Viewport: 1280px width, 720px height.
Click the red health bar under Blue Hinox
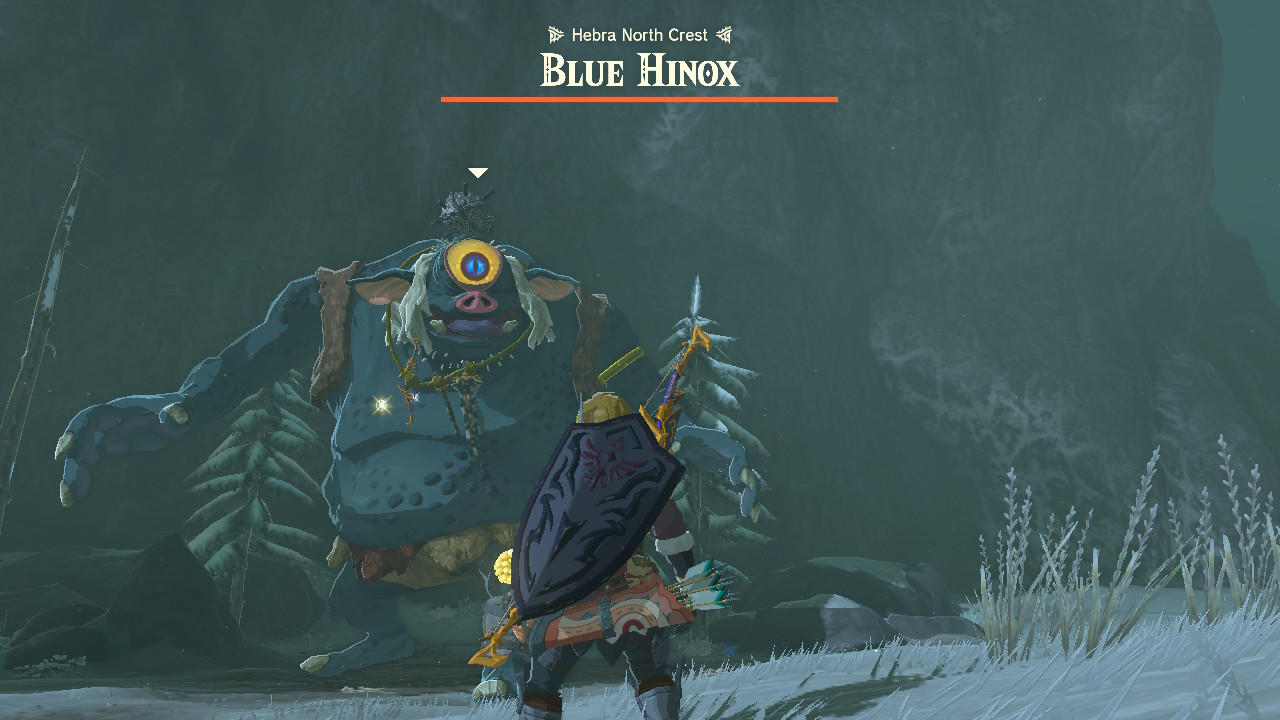point(640,99)
